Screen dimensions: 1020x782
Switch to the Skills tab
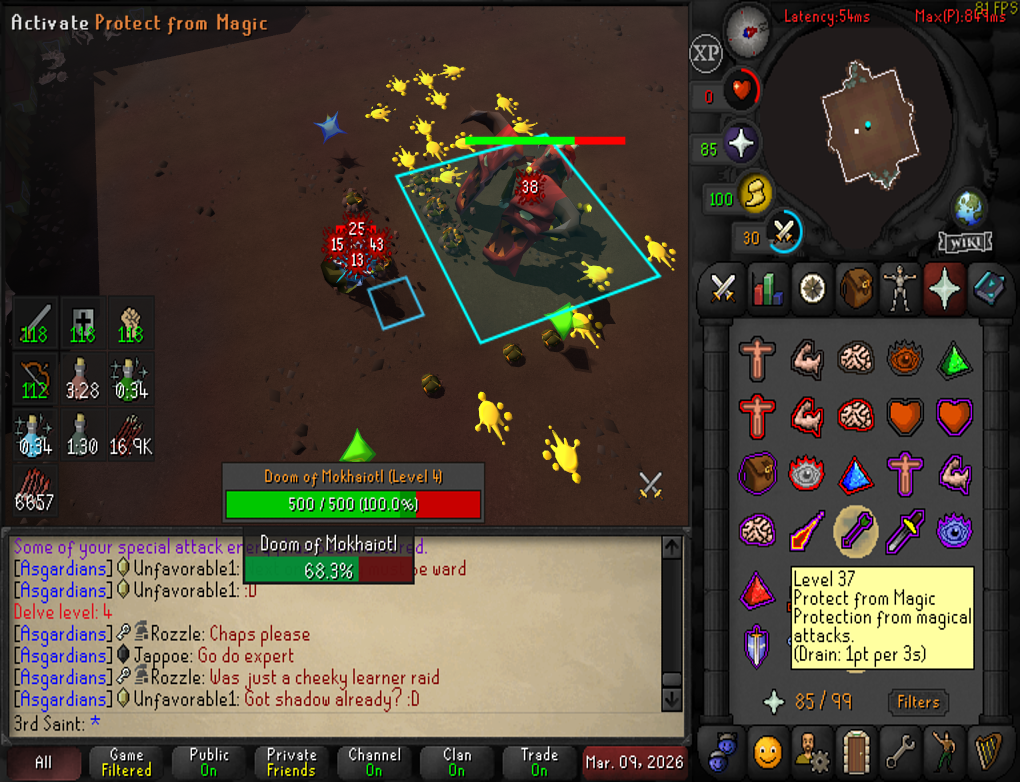(768, 289)
